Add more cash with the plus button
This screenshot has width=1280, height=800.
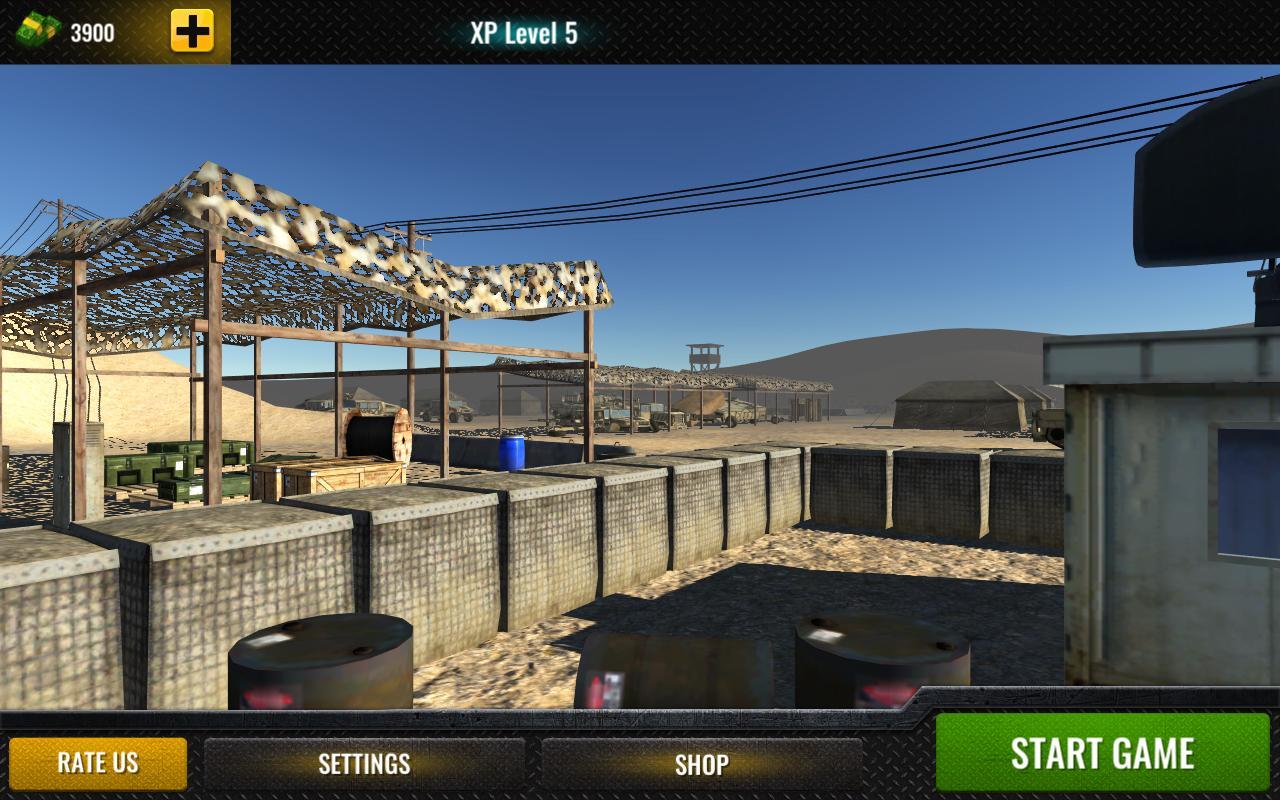click(x=192, y=32)
